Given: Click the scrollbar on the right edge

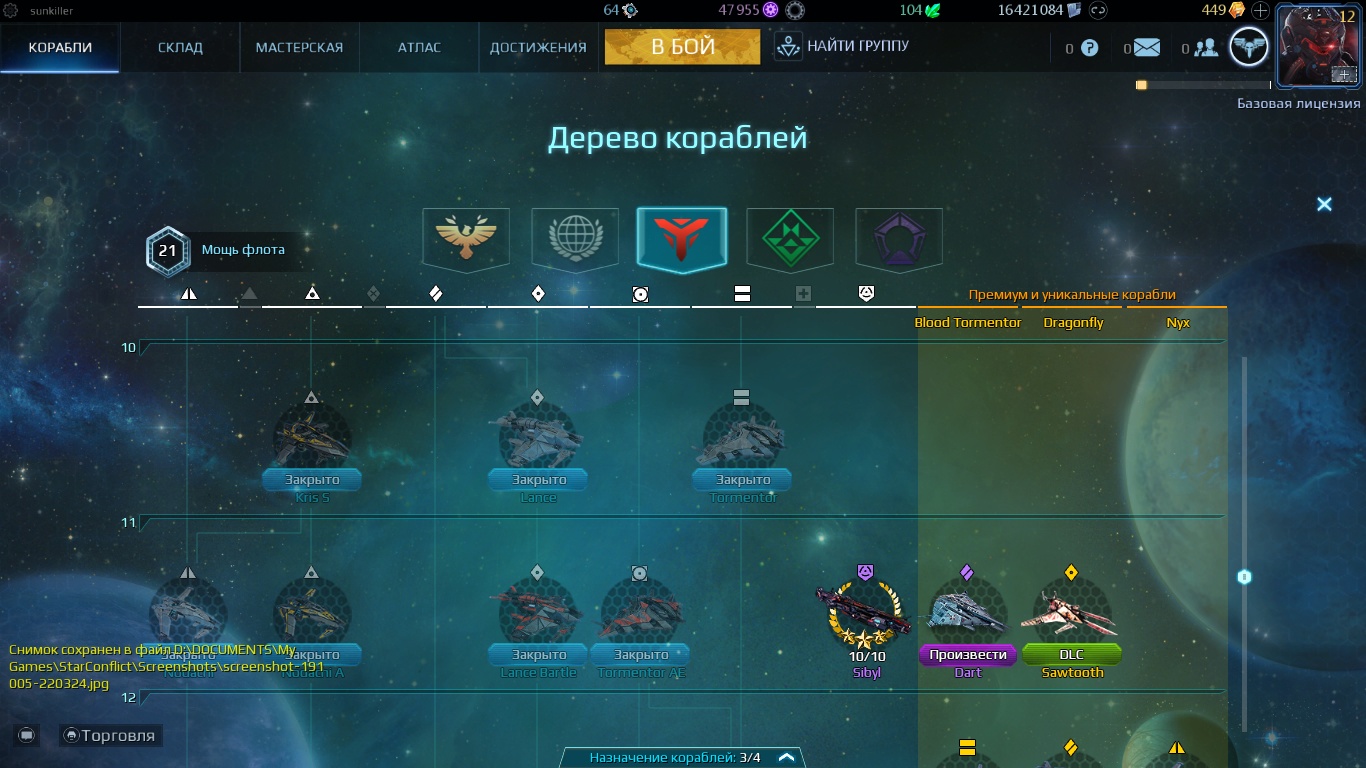Looking at the screenshot, I should [1242, 575].
